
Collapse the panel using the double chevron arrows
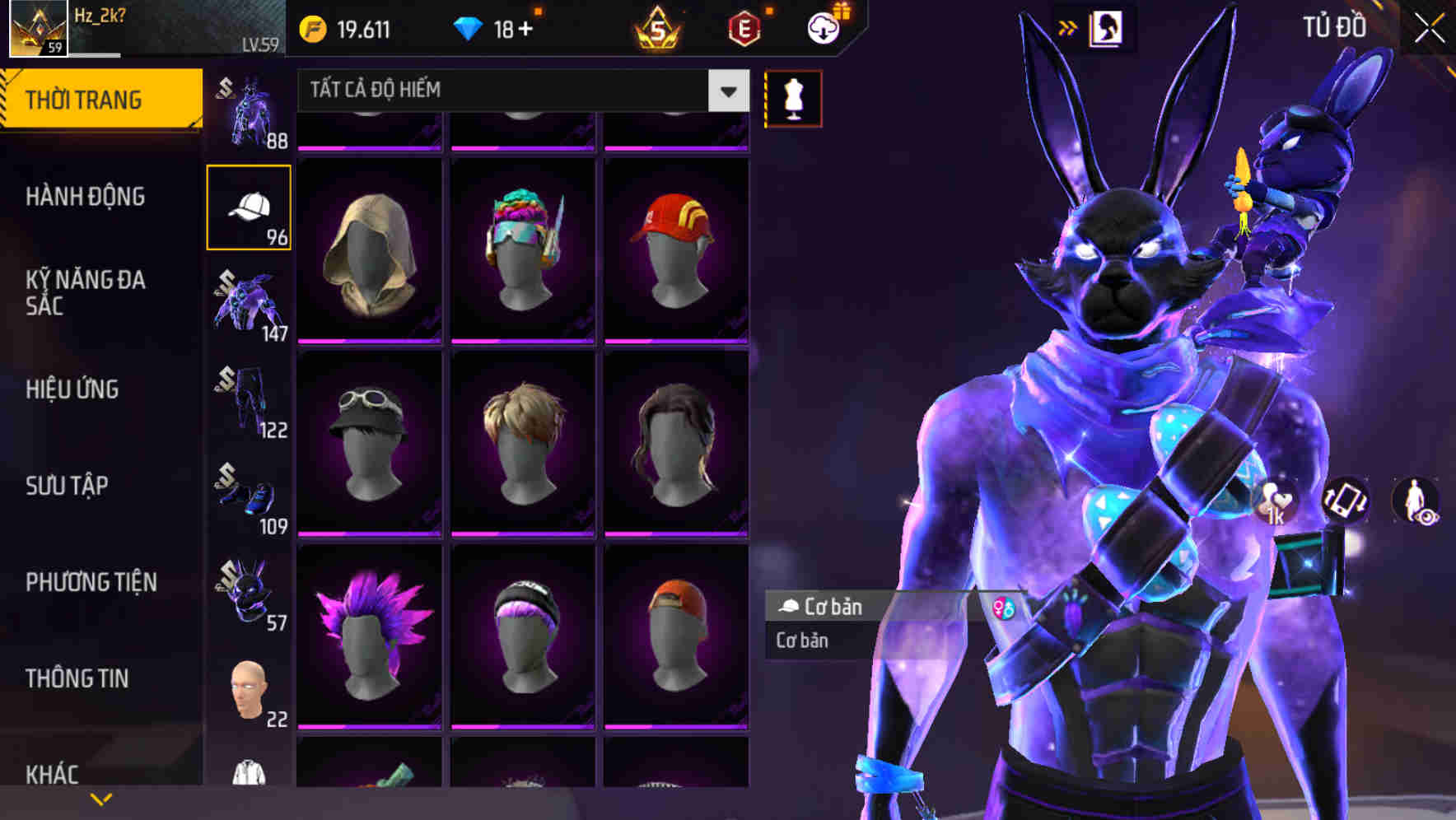(x=1068, y=27)
